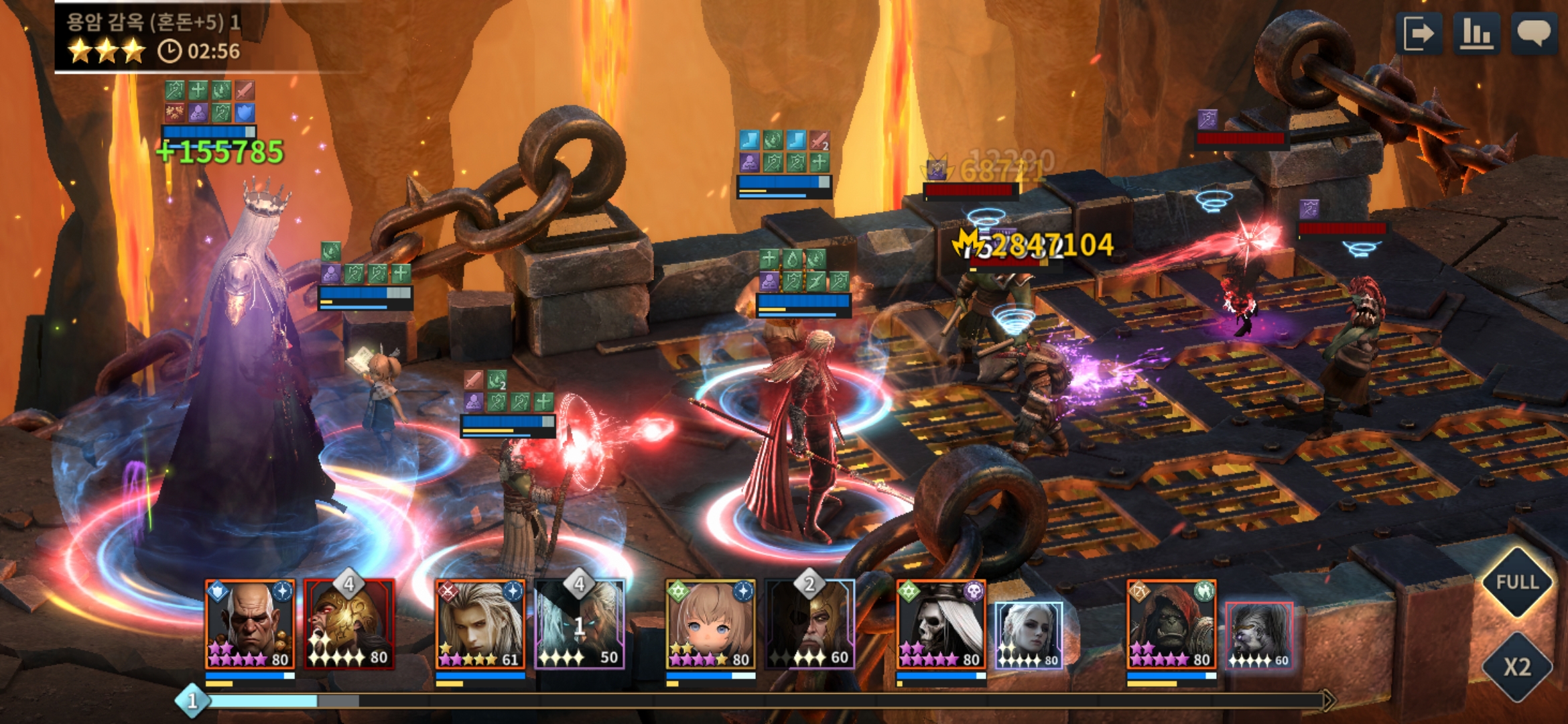Screen dimensions: 1568x724
Task: Select the golden-masked red hero portrait
Action: [349, 624]
